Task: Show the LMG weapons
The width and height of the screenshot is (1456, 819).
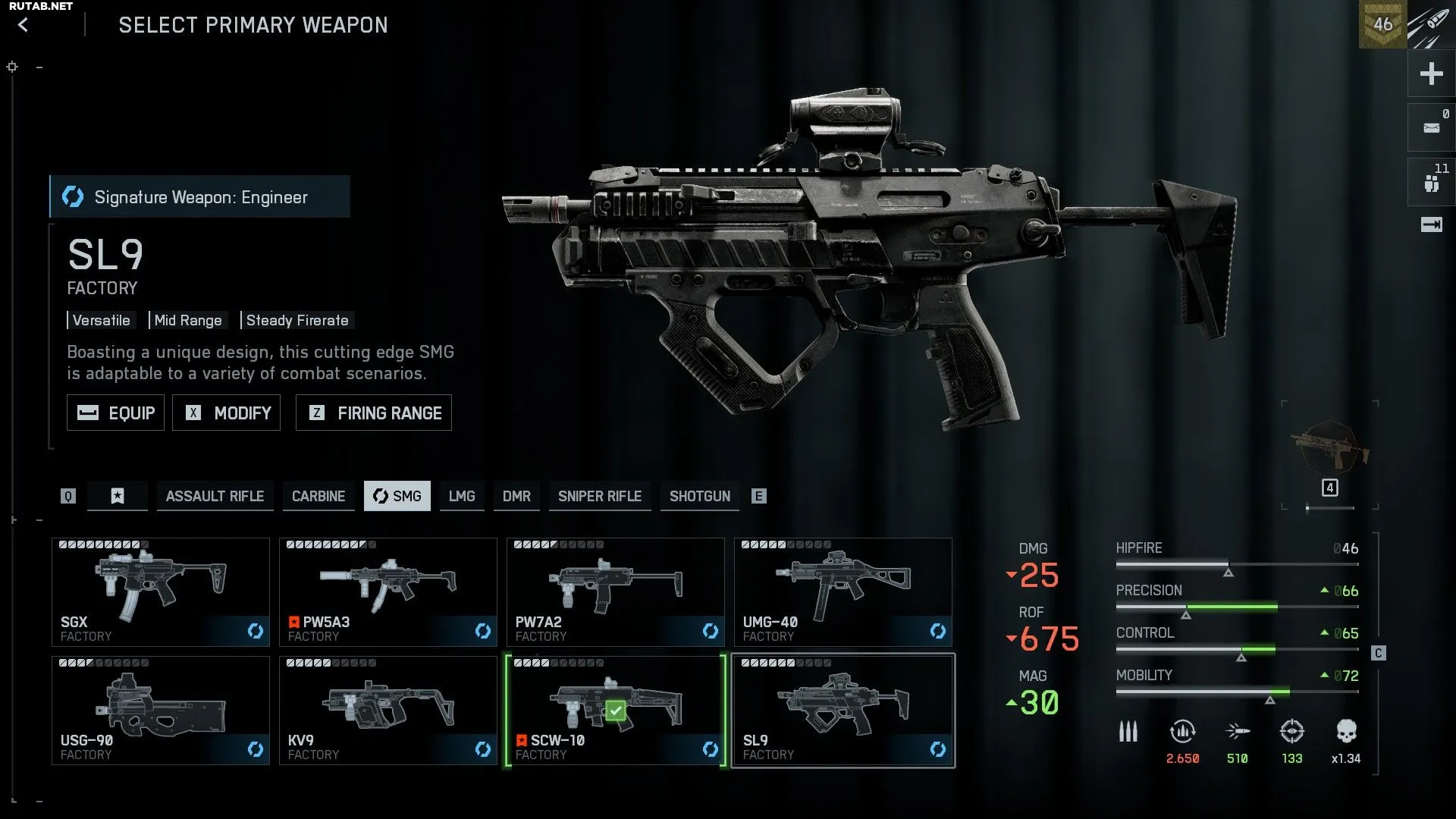Action: pyautogui.click(x=462, y=496)
